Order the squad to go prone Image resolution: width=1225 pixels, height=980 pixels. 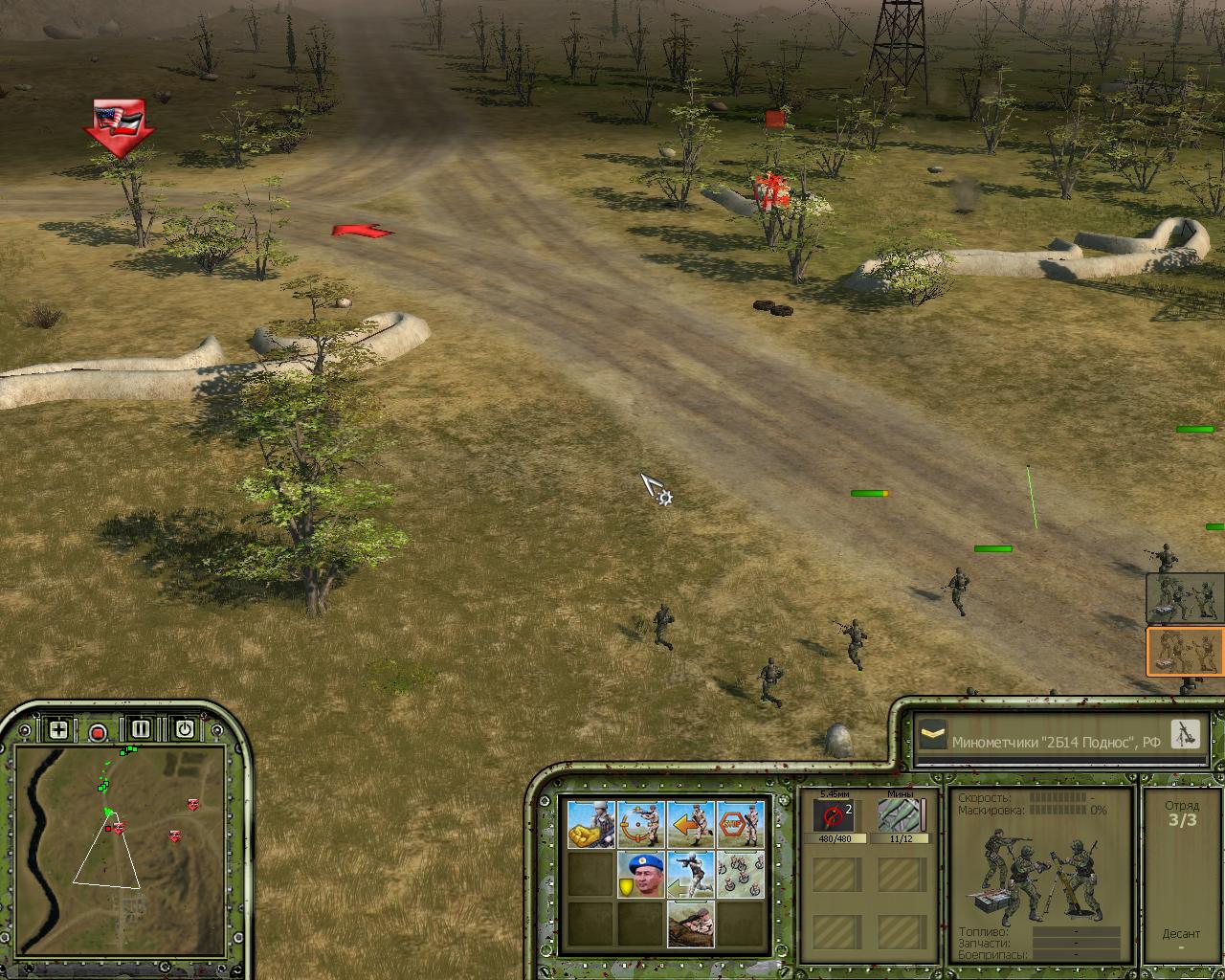[x=691, y=924]
